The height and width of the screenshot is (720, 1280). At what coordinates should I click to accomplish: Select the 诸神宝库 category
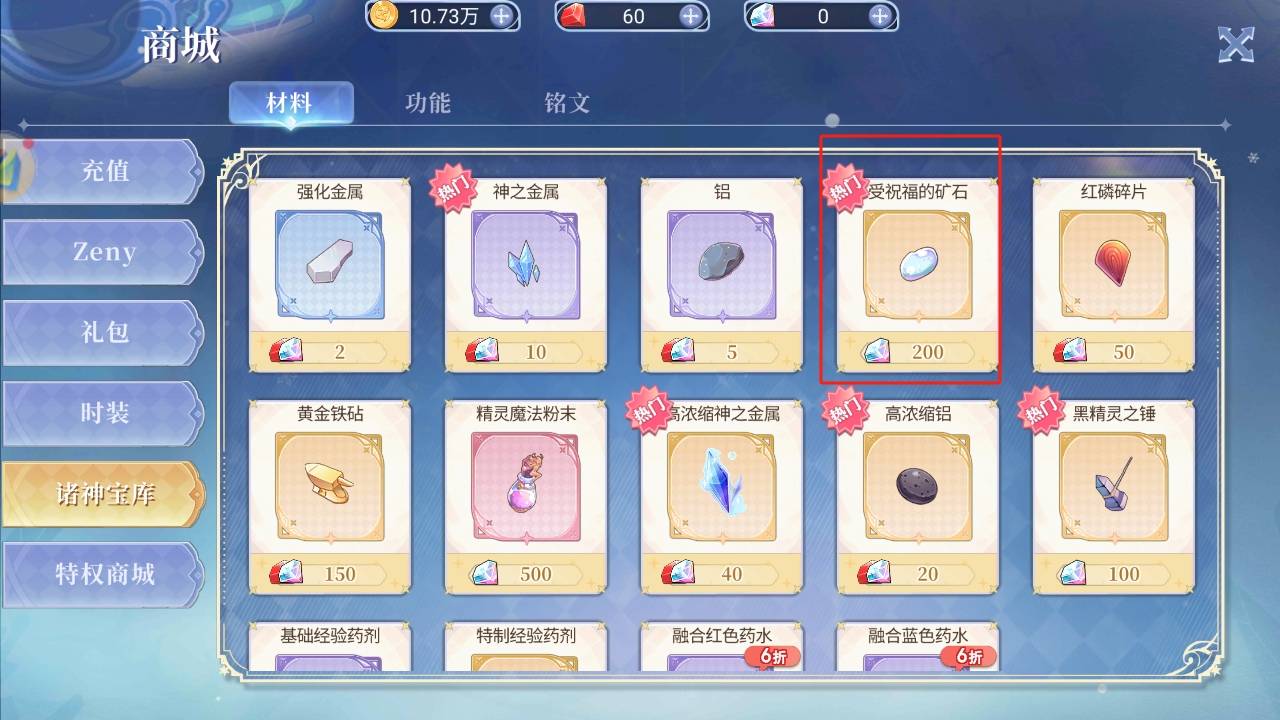104,494
